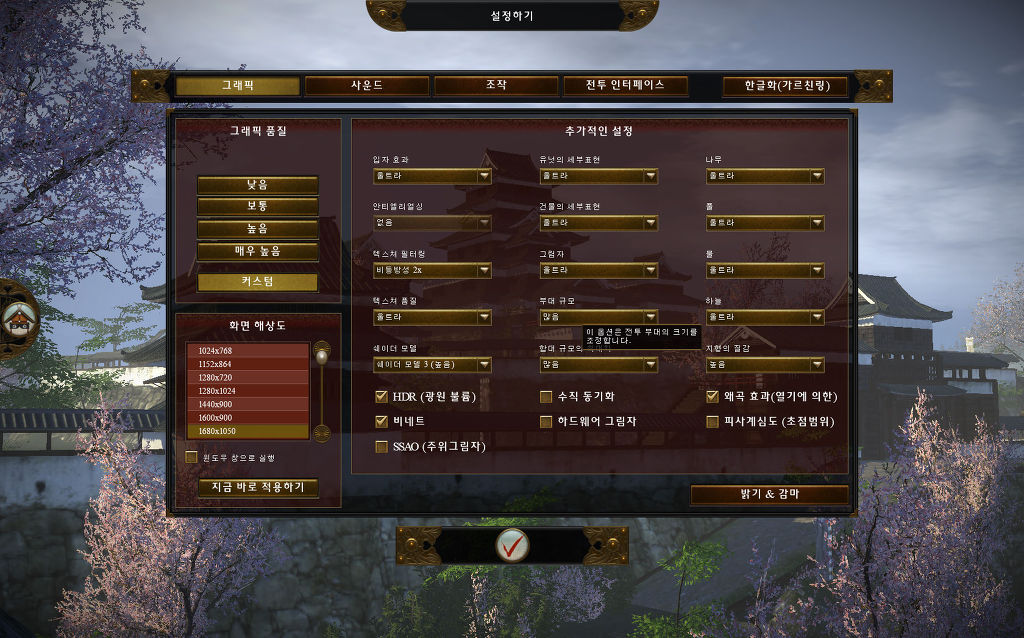This screenshot has width=1024, height=638.
Task: Click the 한글화(가르친링) button
Action: [784, 87]
